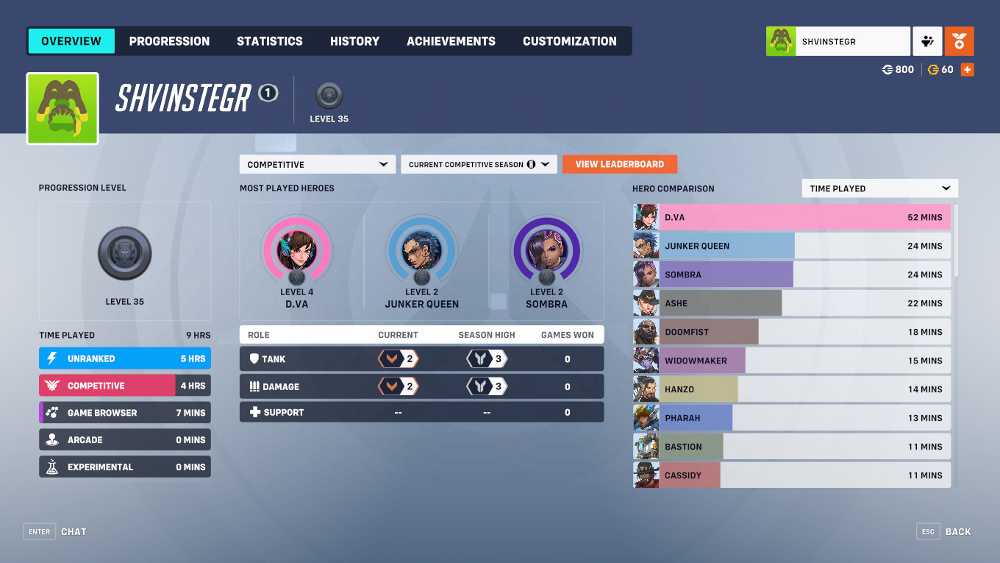Click the Tank role rank row
This screenshot has width=1000, height=563.
click(421, 358)
